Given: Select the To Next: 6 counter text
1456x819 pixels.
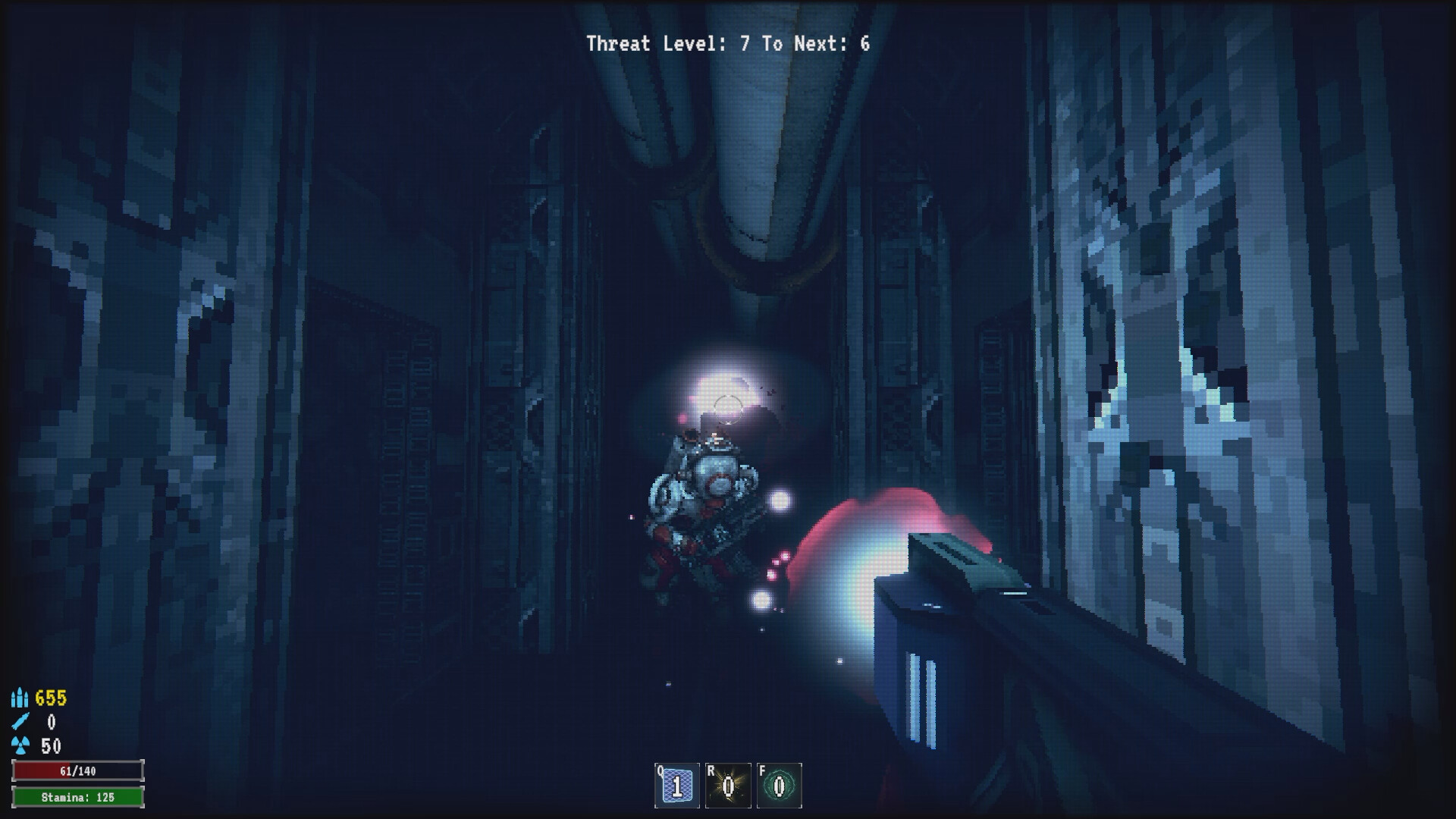Looking at the screenshot, I should [x=817, y=43].
